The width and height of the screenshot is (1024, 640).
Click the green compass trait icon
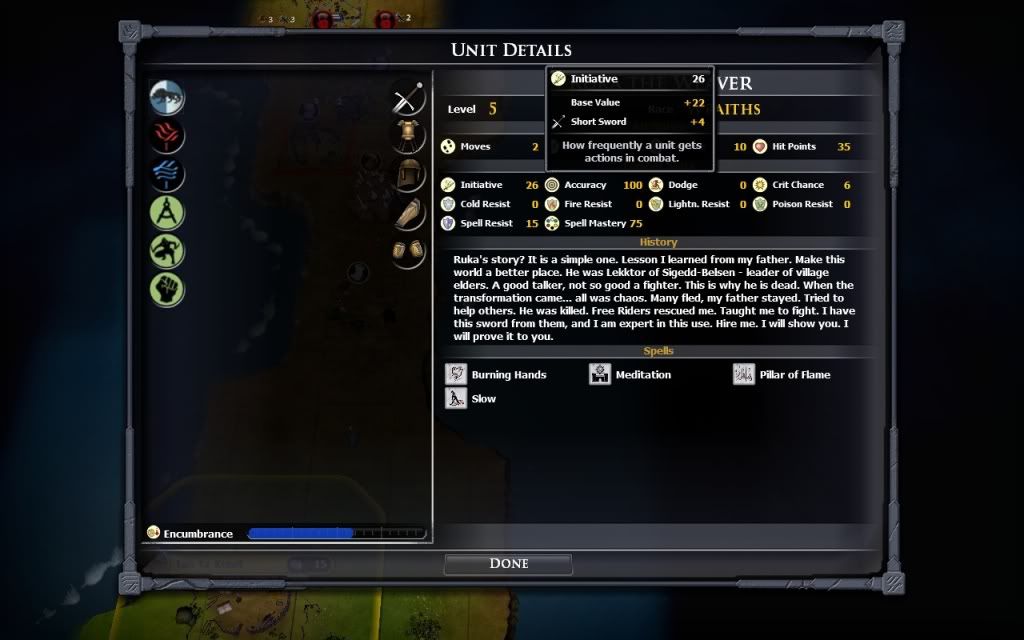167,213
